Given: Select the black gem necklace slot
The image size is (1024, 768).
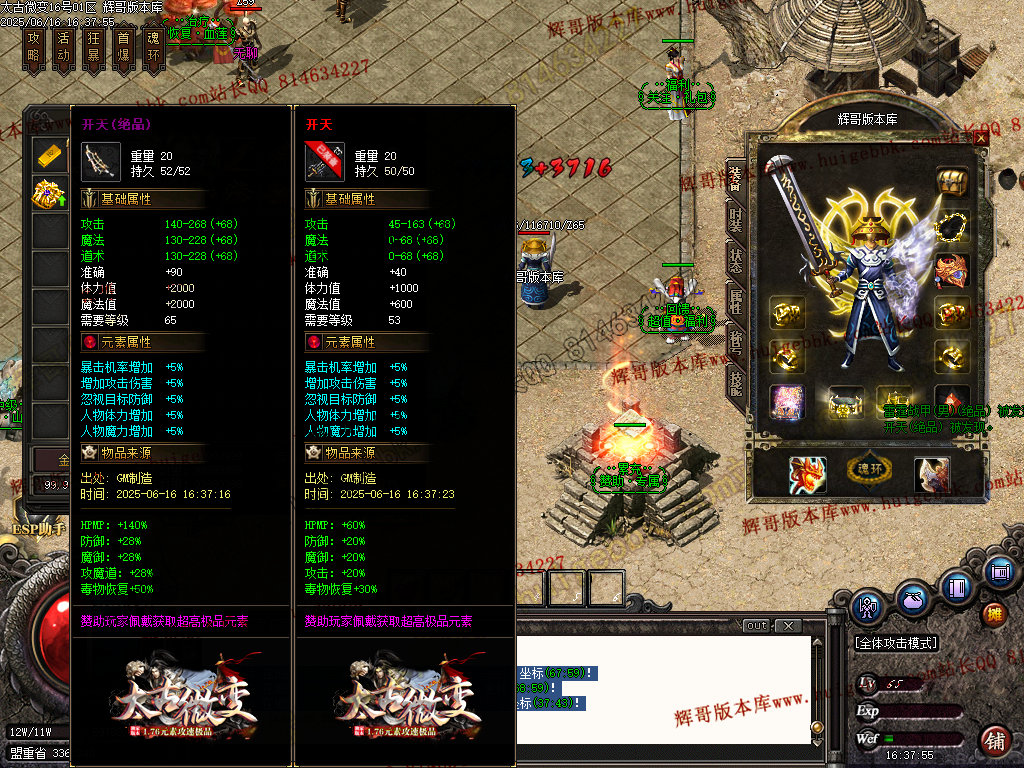Looking at the screenshot, I should (952, 226).
